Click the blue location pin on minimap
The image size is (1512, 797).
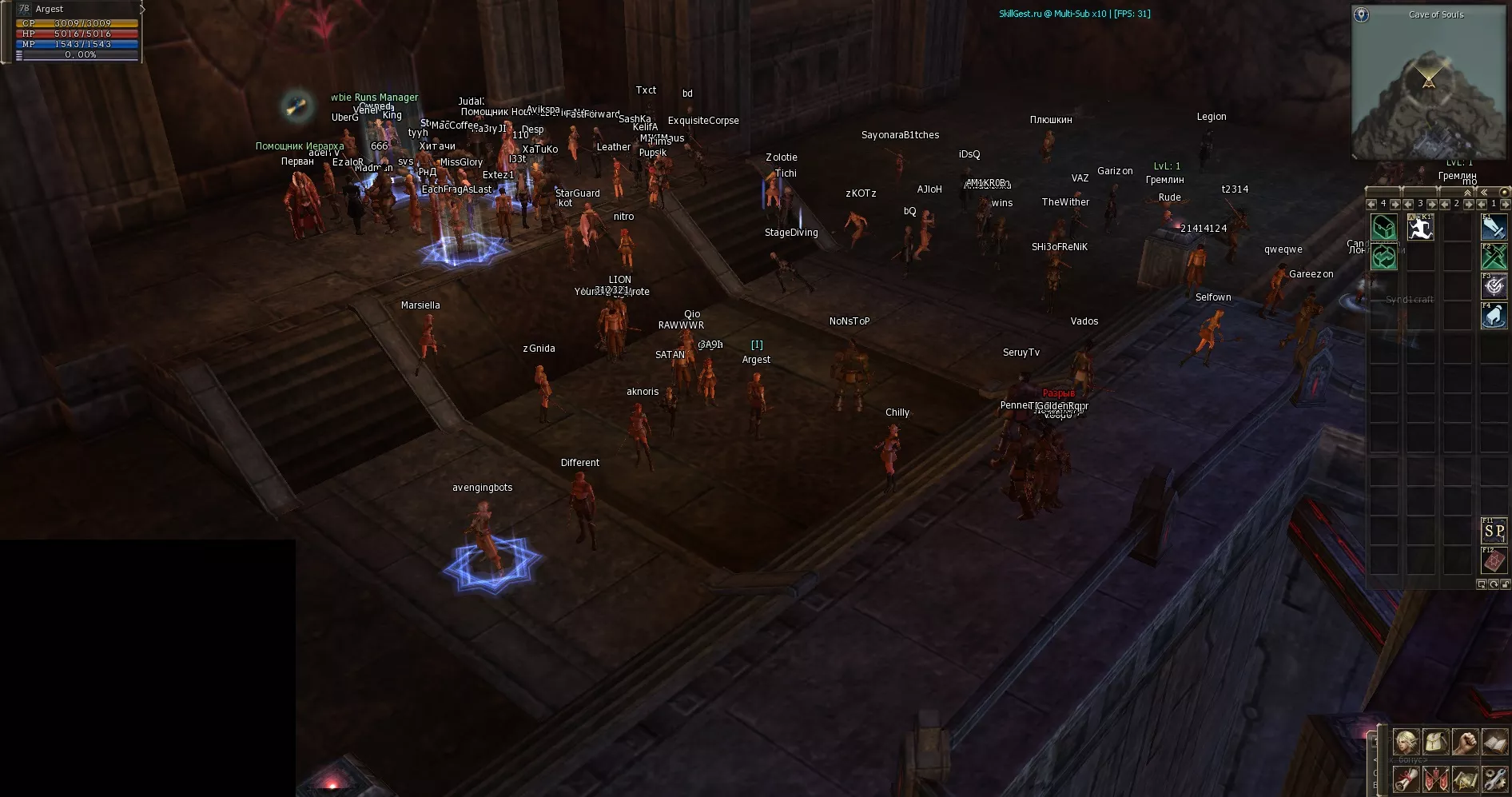[x=1361, y=14]
